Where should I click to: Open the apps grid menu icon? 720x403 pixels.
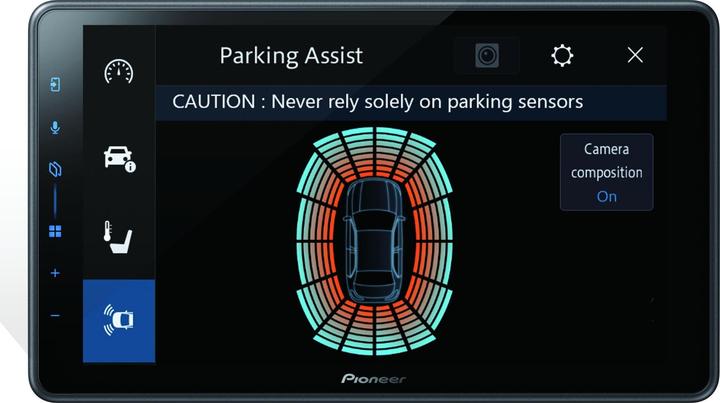pyautogui.click(x=55, y=231)
